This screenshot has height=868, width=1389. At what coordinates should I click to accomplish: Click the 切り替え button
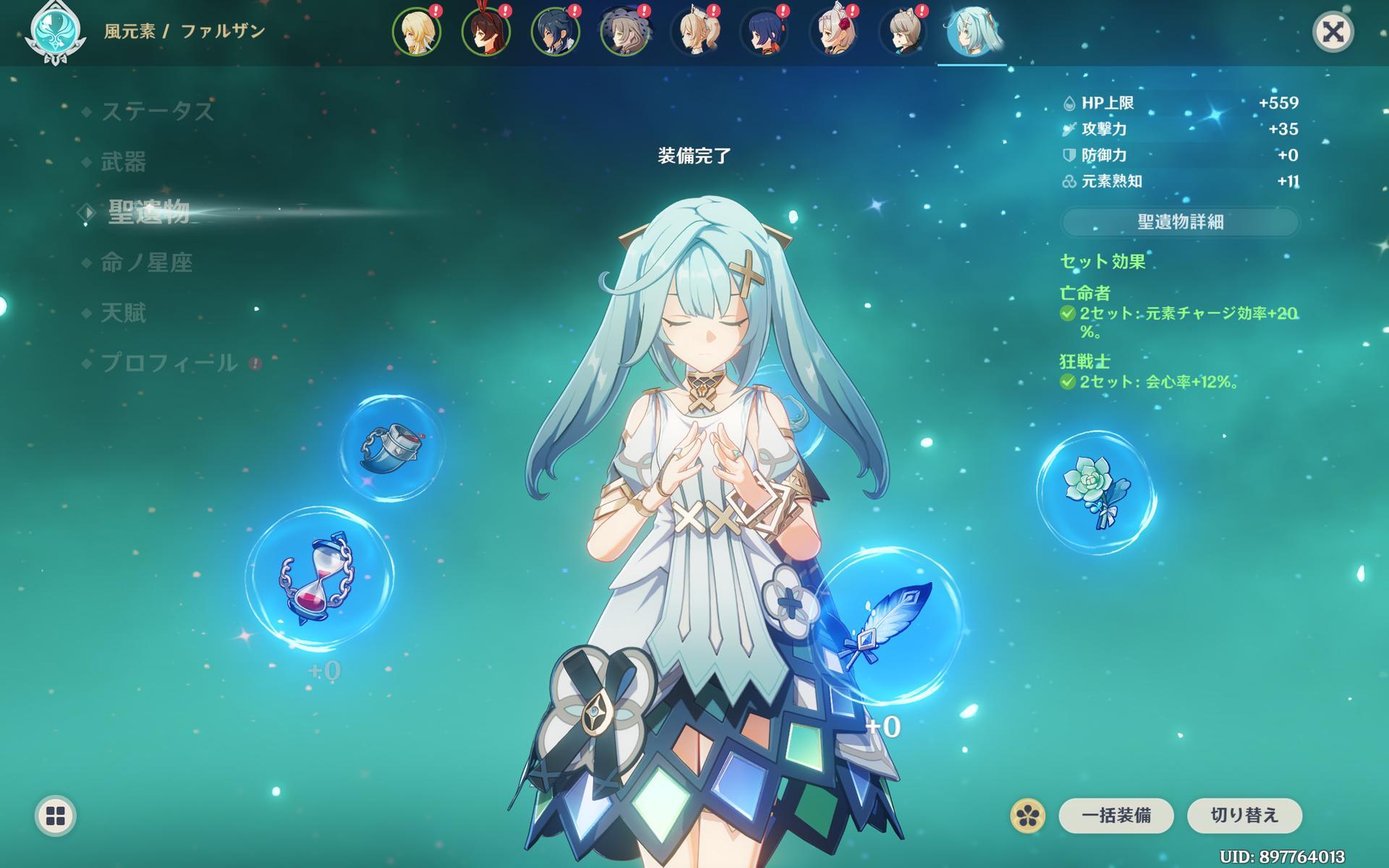pos(1244,816)
